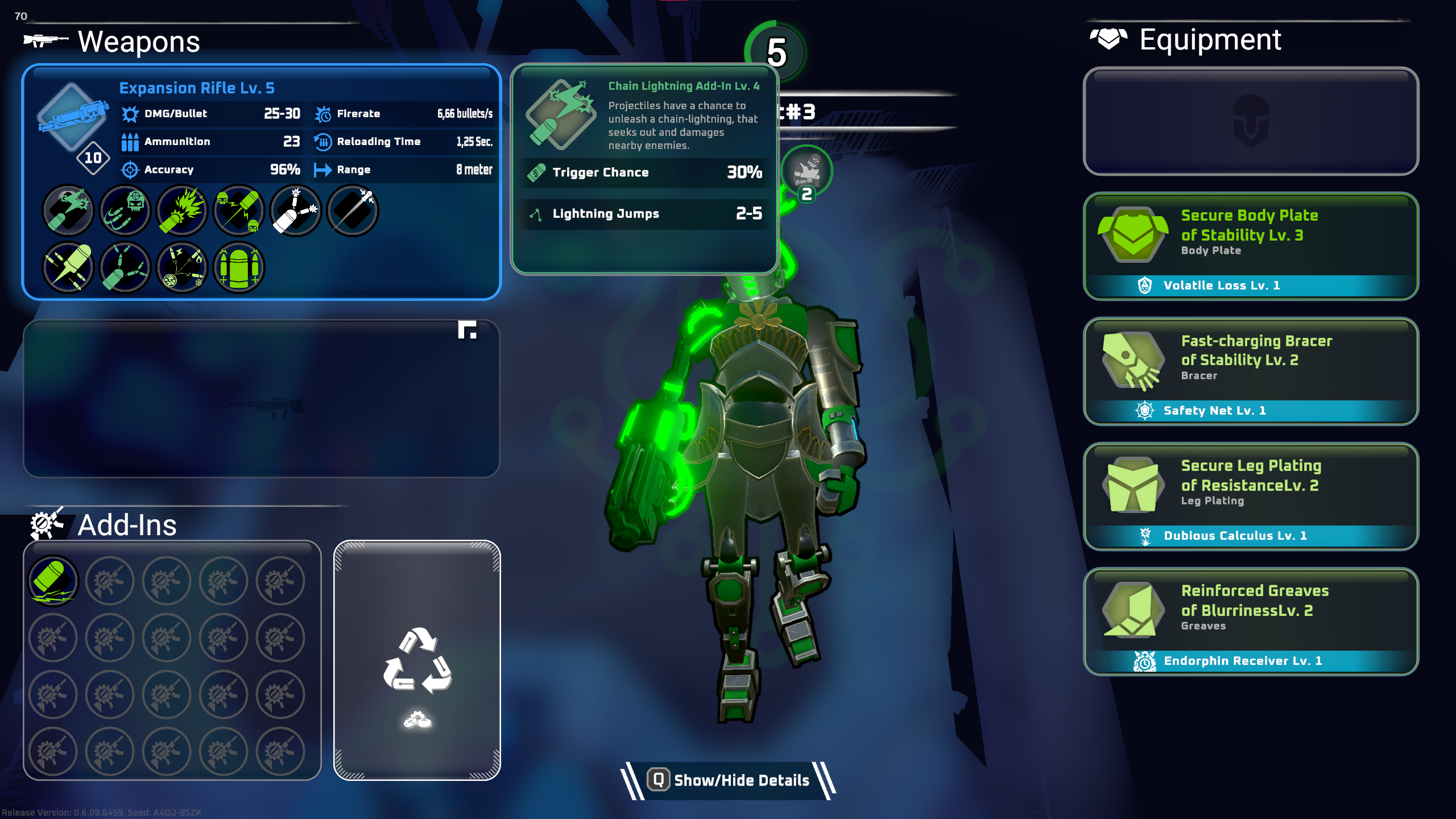Select the green bullet forking into three
Screen dimensions: 1456x819
pos(125,267)
